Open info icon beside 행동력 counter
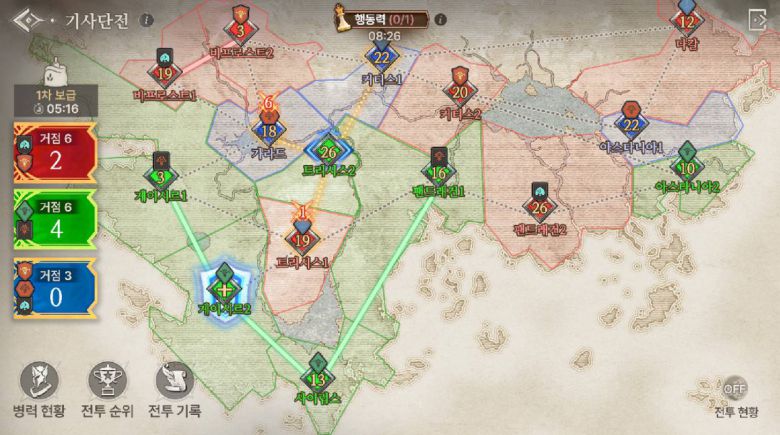 point(441,19)
